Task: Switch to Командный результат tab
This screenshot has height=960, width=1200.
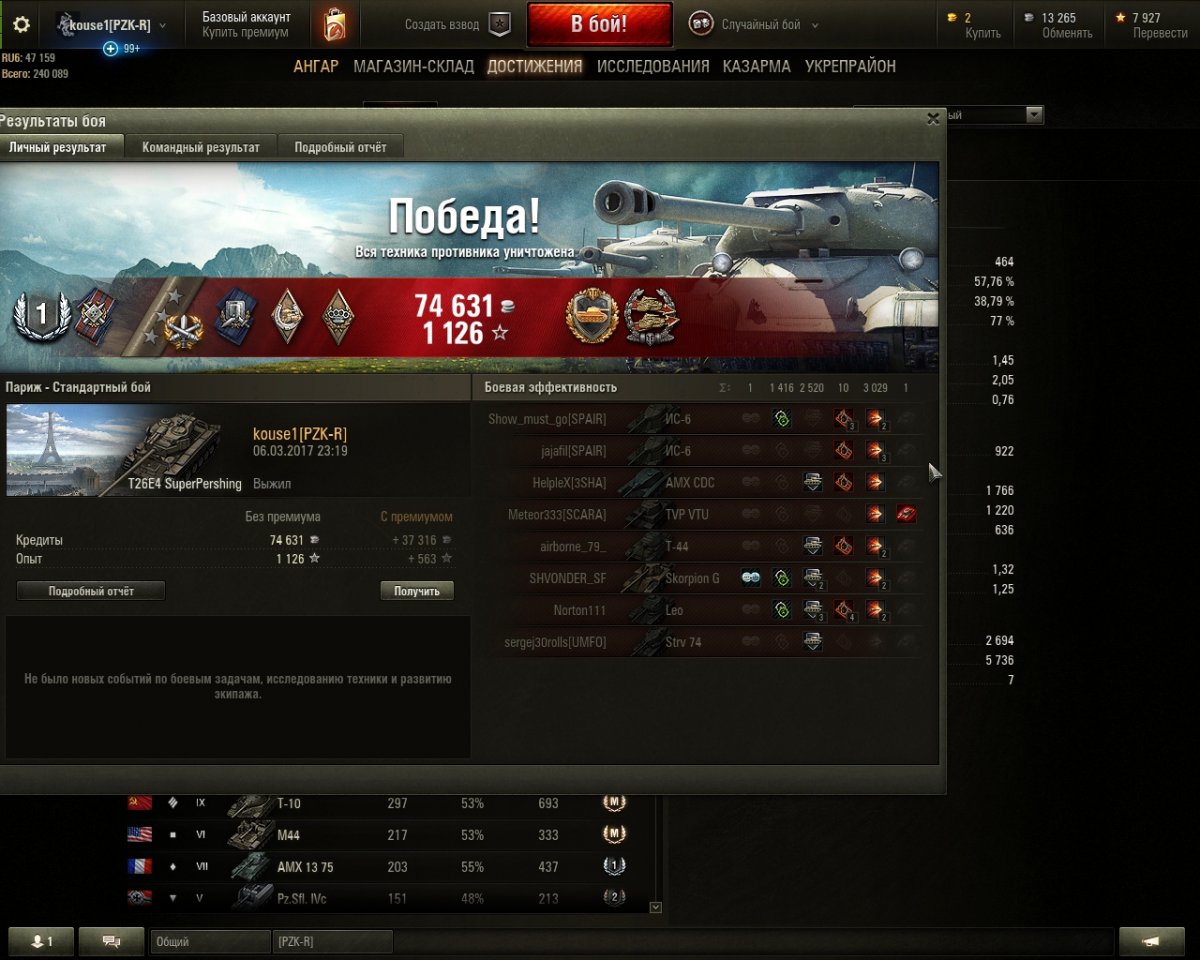Action: (200, 147)
